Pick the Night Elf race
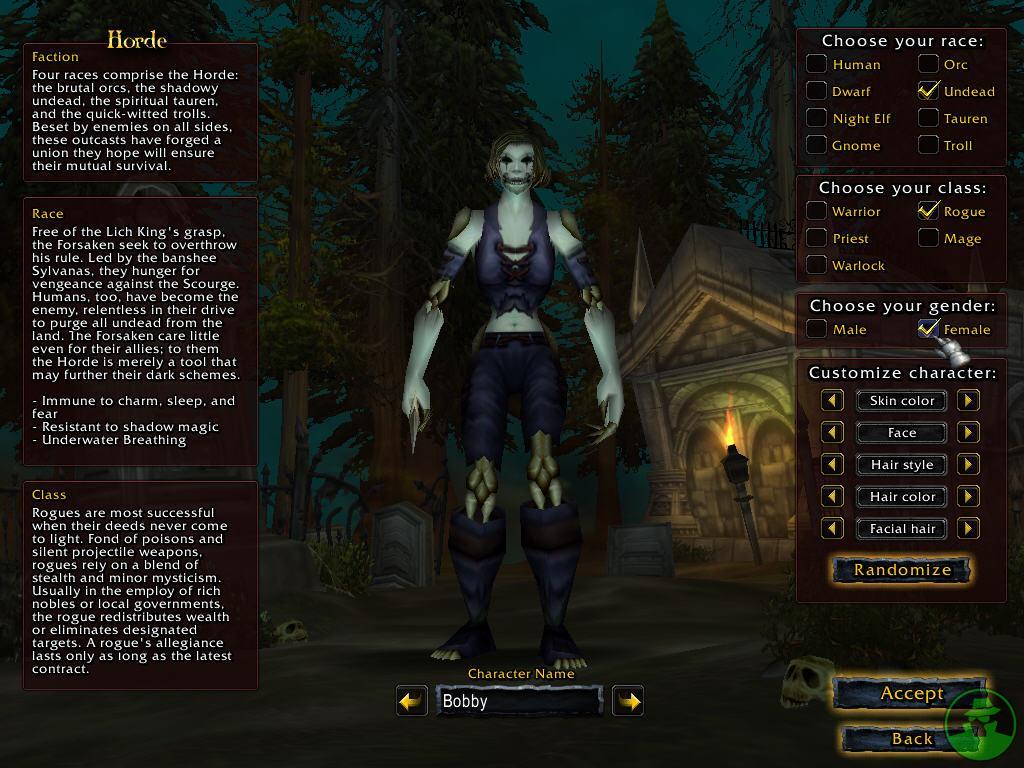Viewport: 1024px width, 768px height. coord(817,118)
